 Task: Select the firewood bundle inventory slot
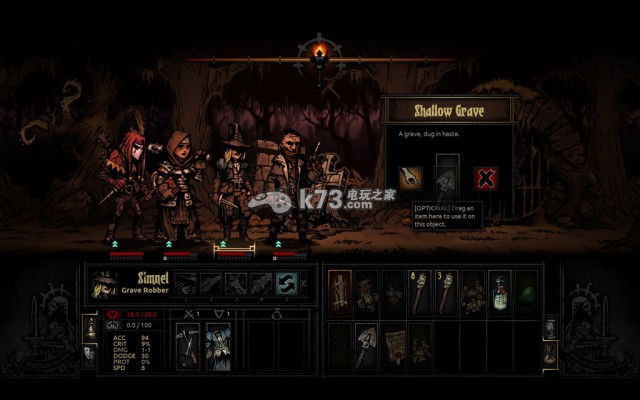click(x=340, y=290)
